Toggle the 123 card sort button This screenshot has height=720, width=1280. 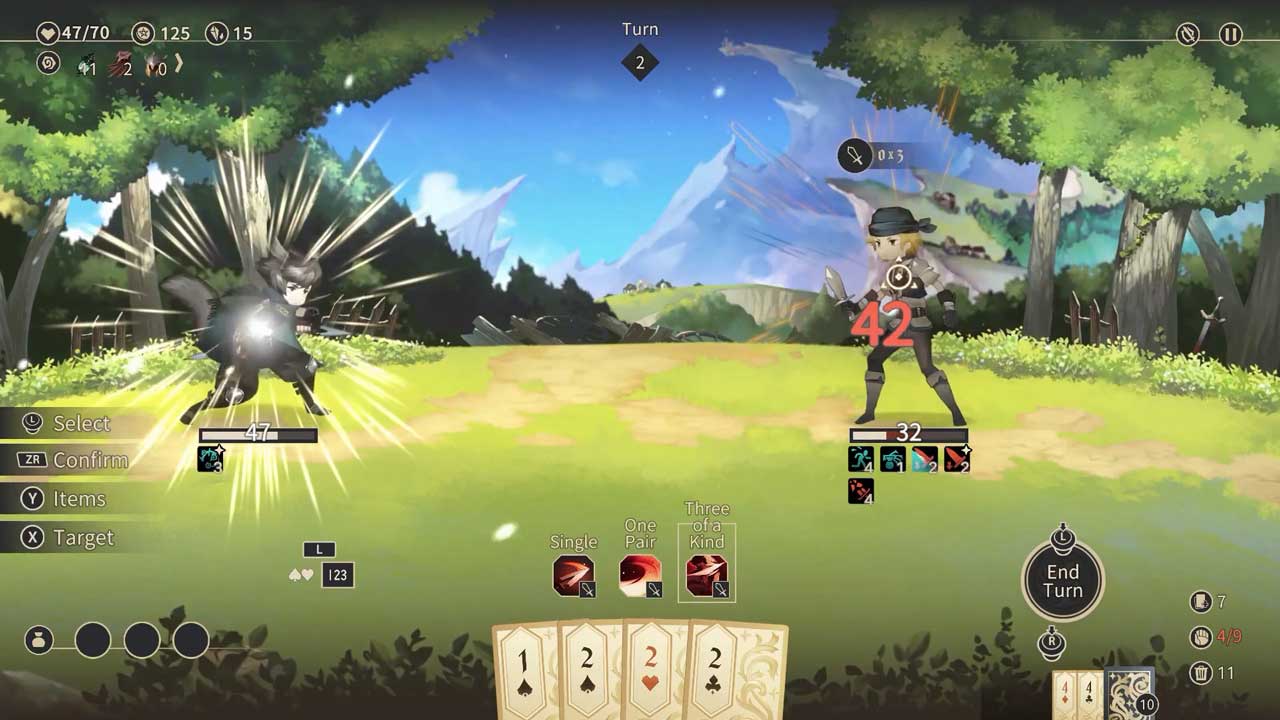click(x=338, y=575)
